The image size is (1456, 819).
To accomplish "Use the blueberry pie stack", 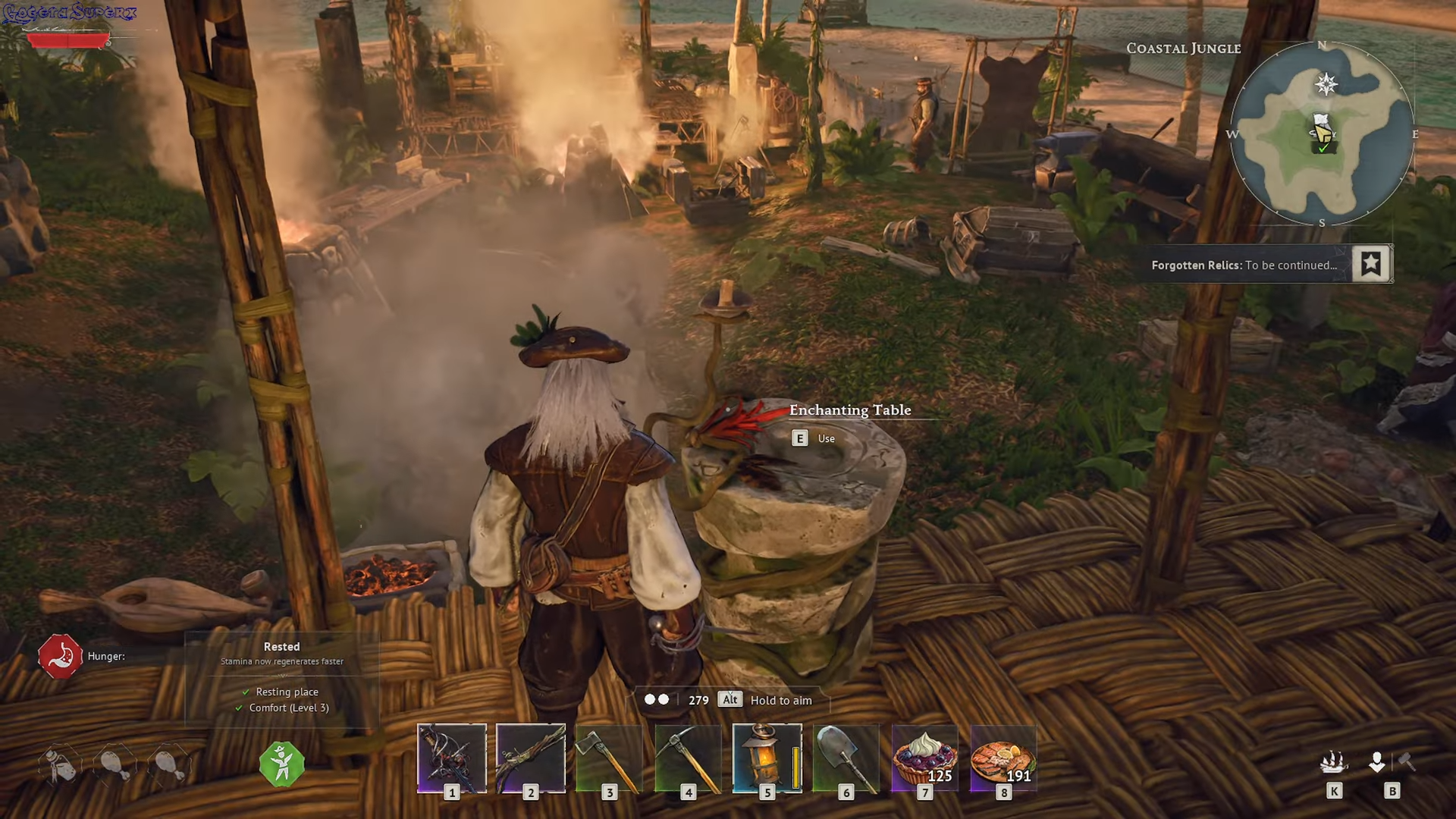I will (925, 758).
